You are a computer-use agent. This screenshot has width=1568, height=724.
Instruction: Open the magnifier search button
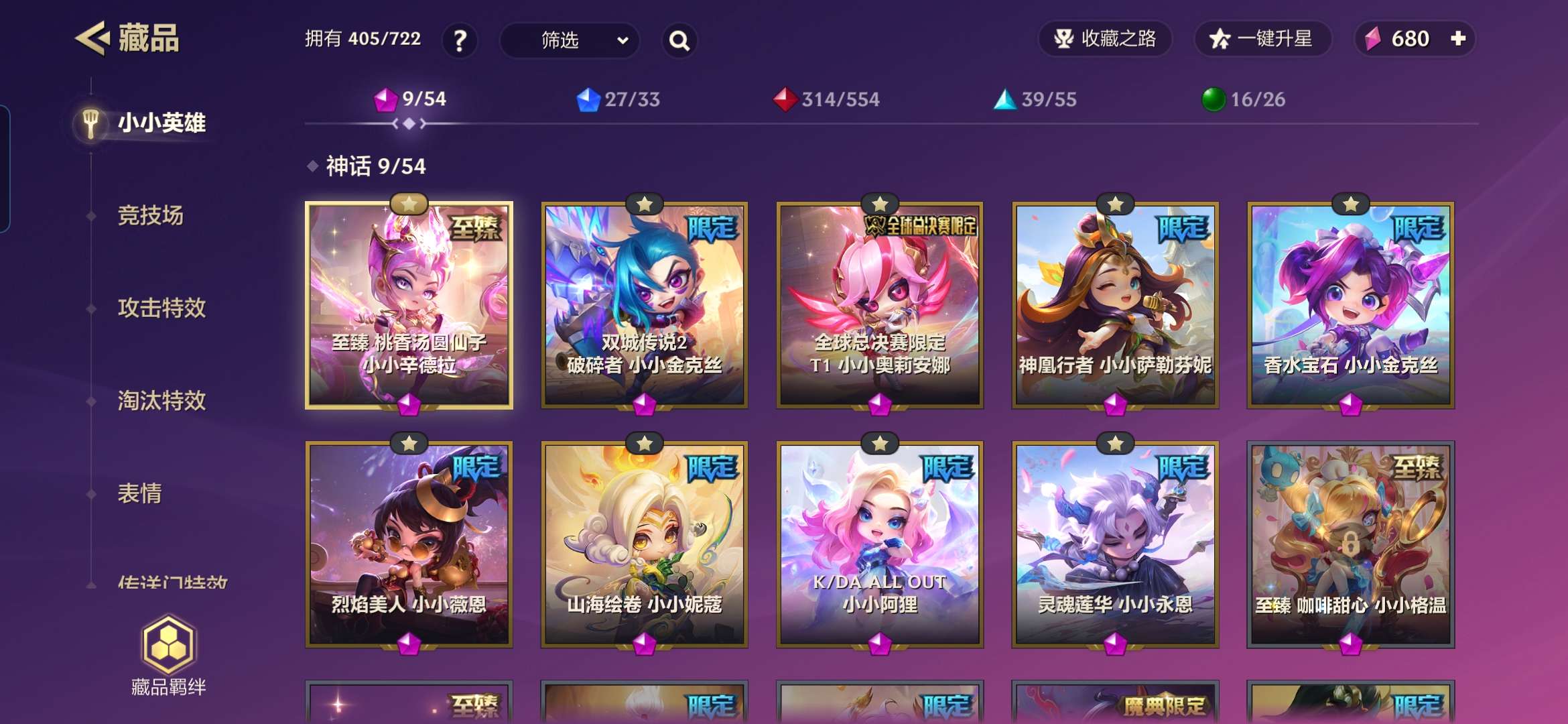(679, 40)
